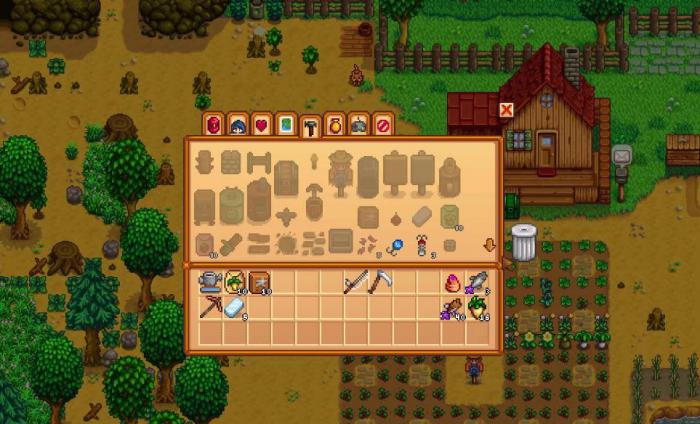Select the scythe inventory slot
The image size is (700, 424).
(x=379, y=283)
